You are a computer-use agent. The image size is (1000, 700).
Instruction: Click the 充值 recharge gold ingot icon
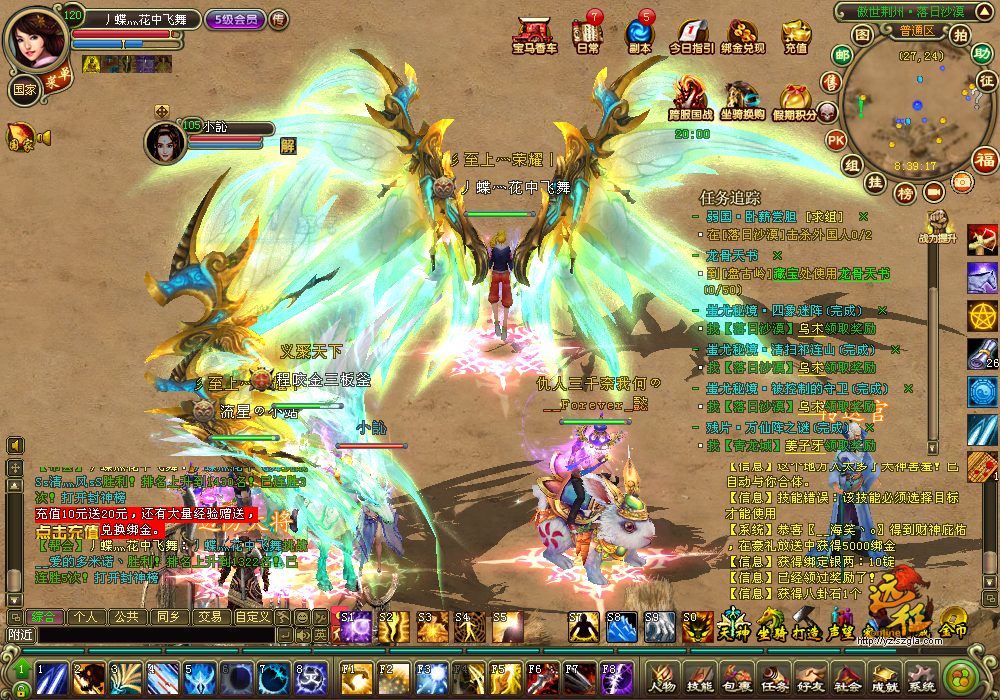pyautogui.click(x=796, y=34)
